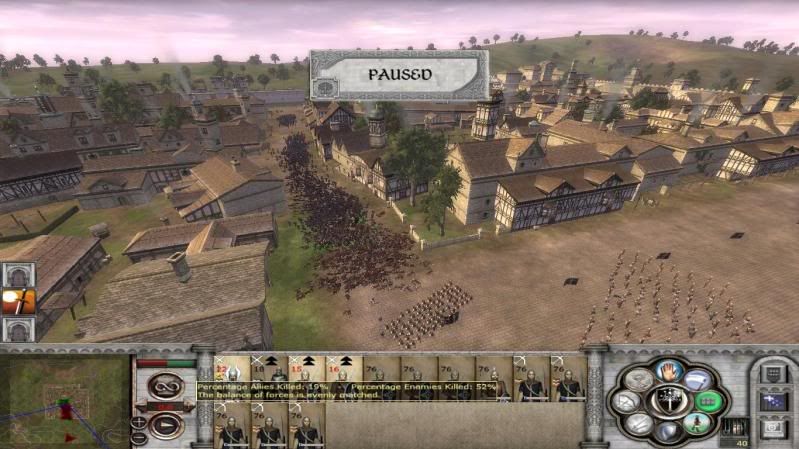Click the infinity symbol button
The height and width of the screenshot is (449, 799).
[165, 385]
